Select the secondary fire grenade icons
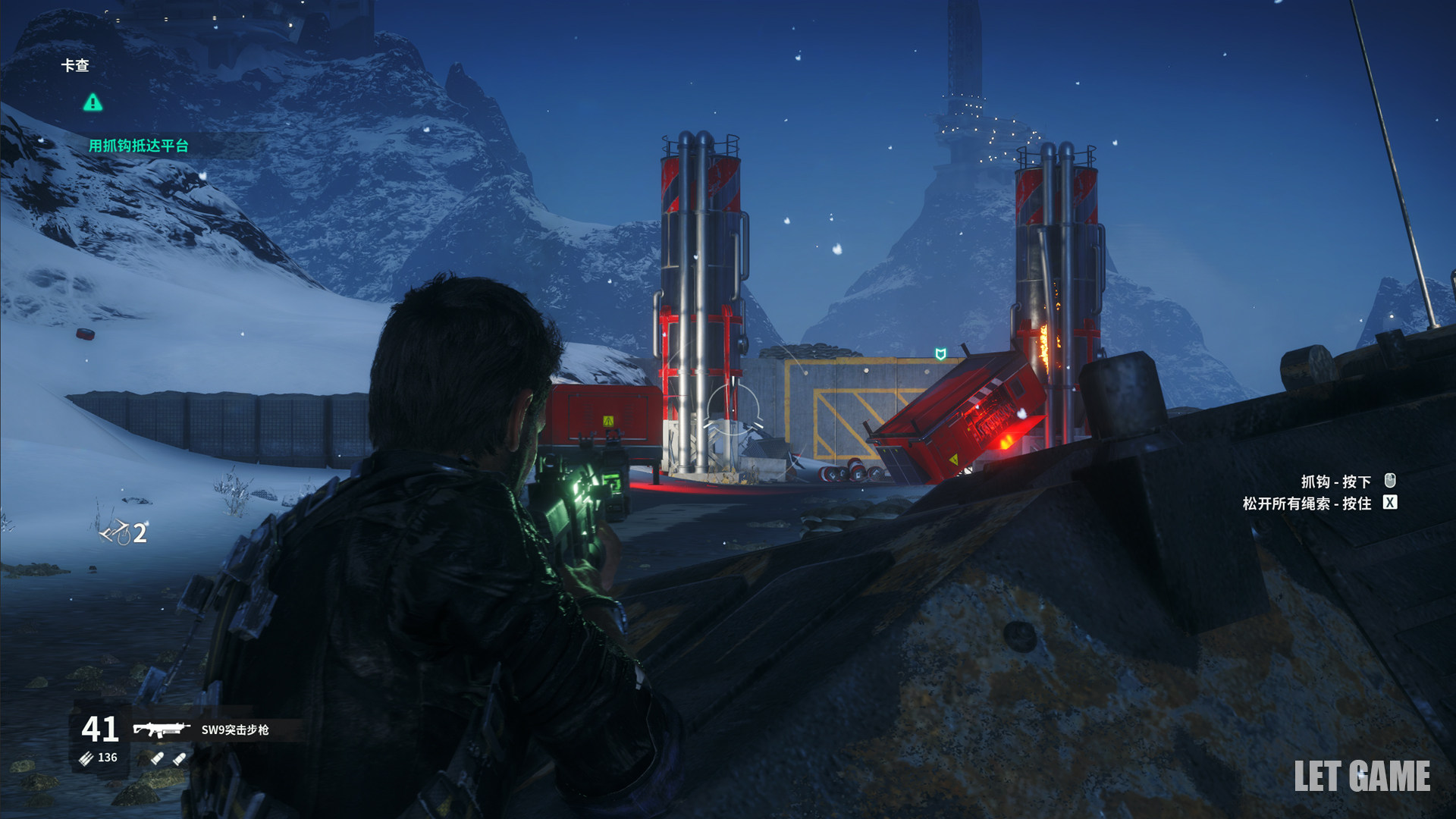 tap(168, 758)
